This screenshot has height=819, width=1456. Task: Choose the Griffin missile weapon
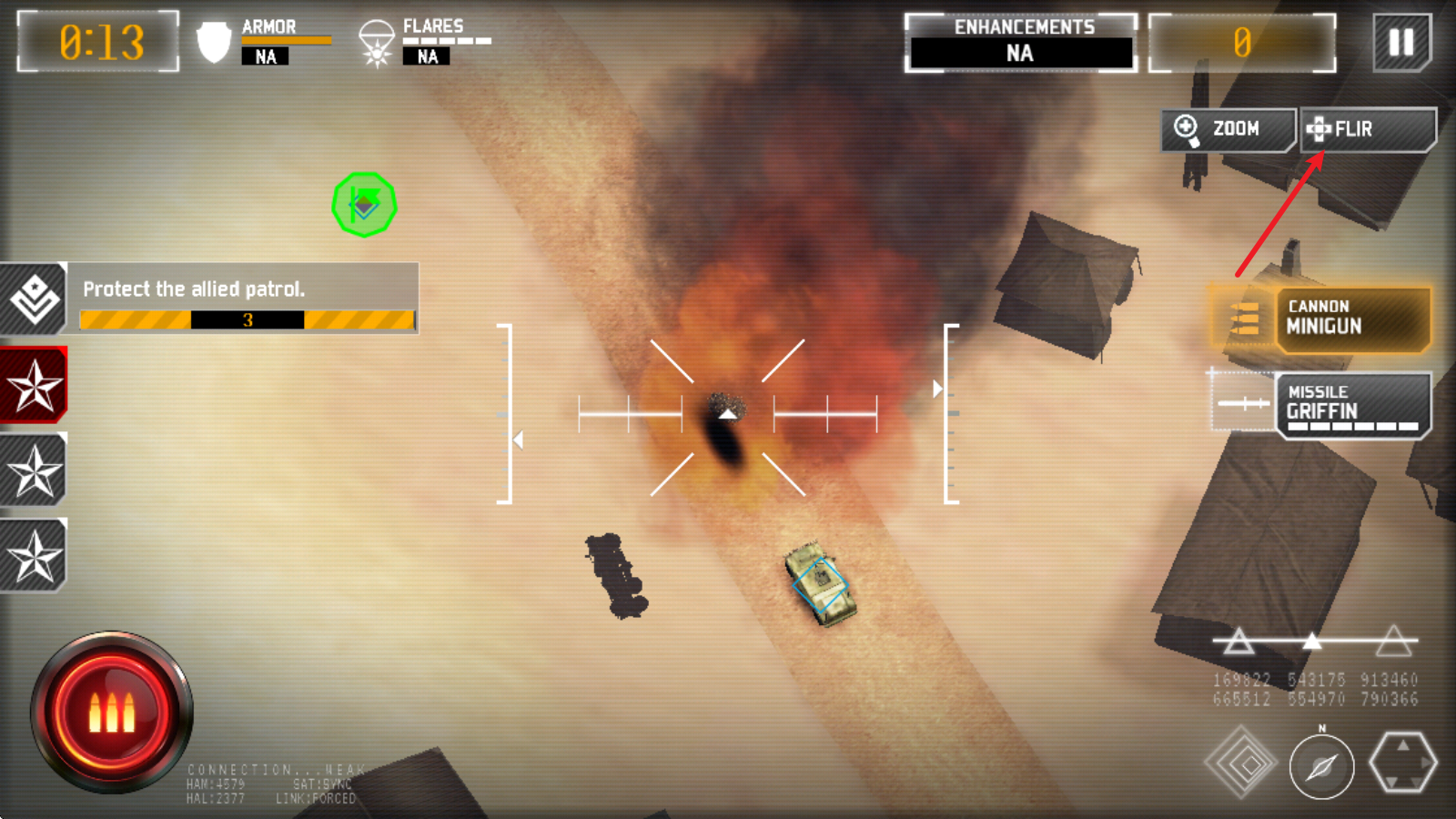(x=1351, y=405)
